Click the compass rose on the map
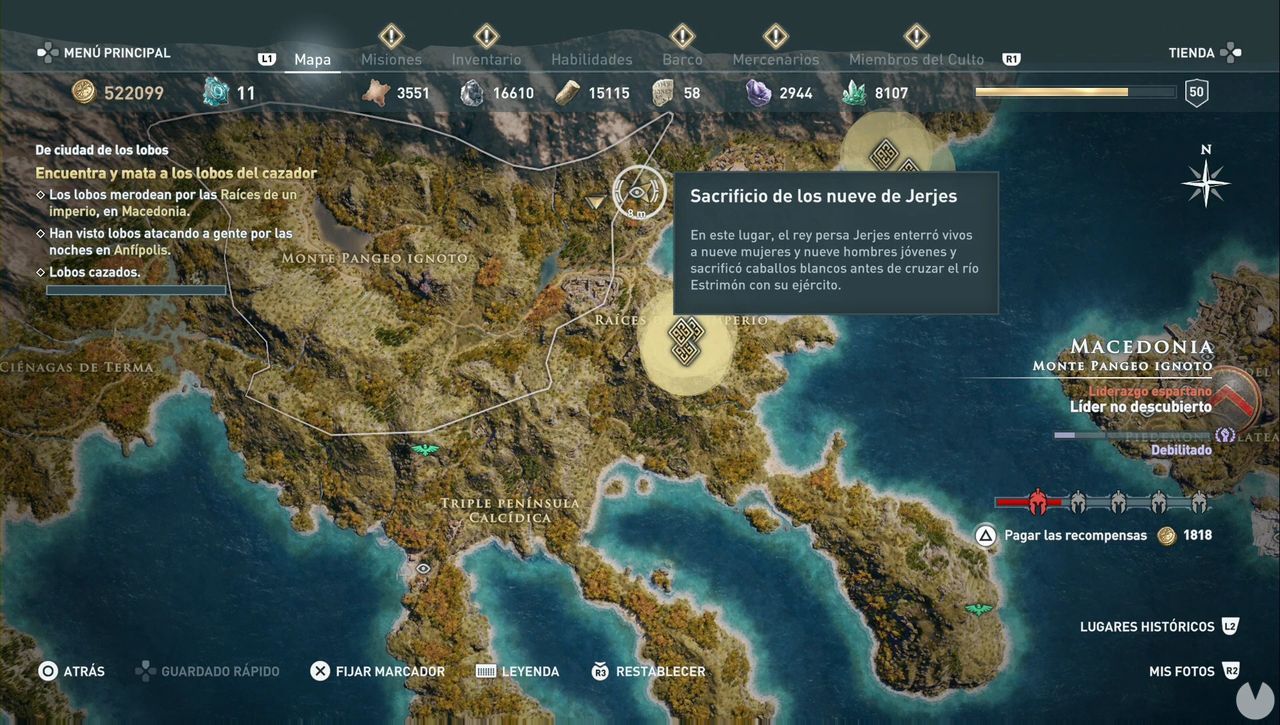1280x725 pixels. click(1205, 182)
